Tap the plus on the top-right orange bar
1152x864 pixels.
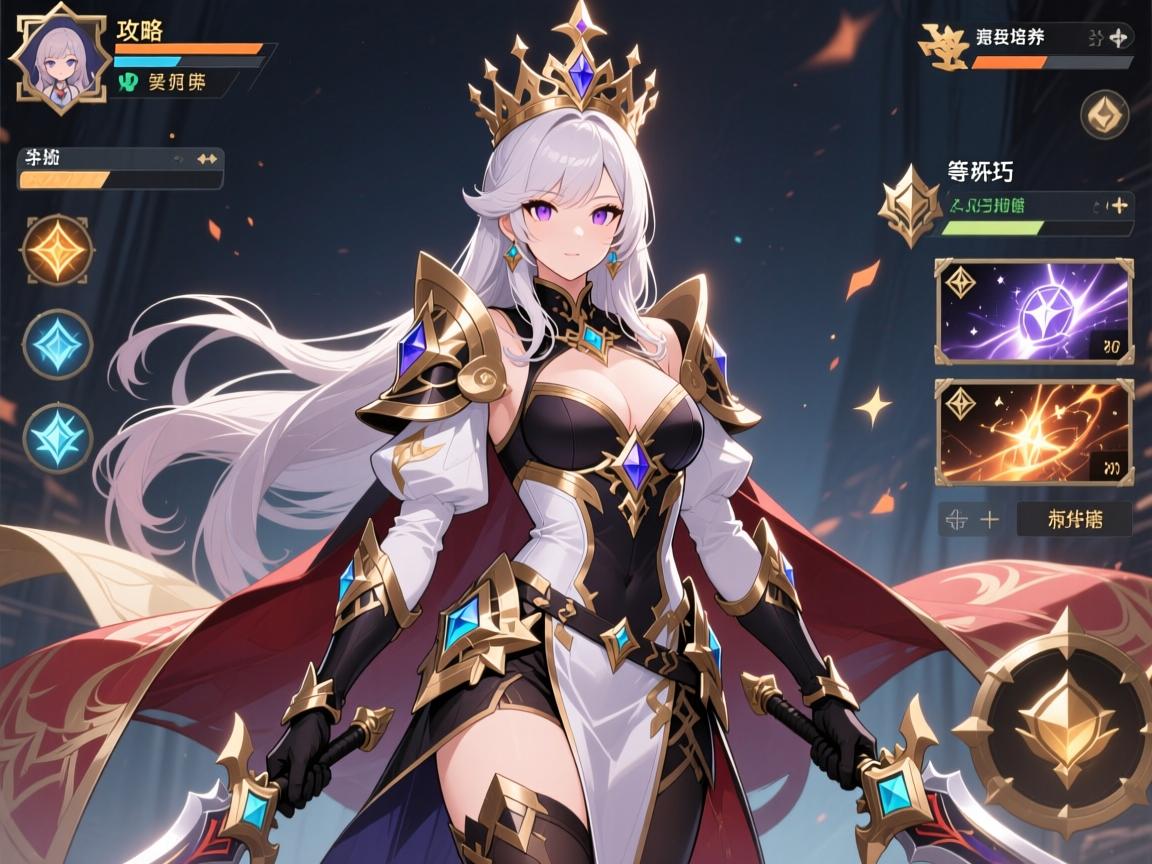tap(1119, 39)
